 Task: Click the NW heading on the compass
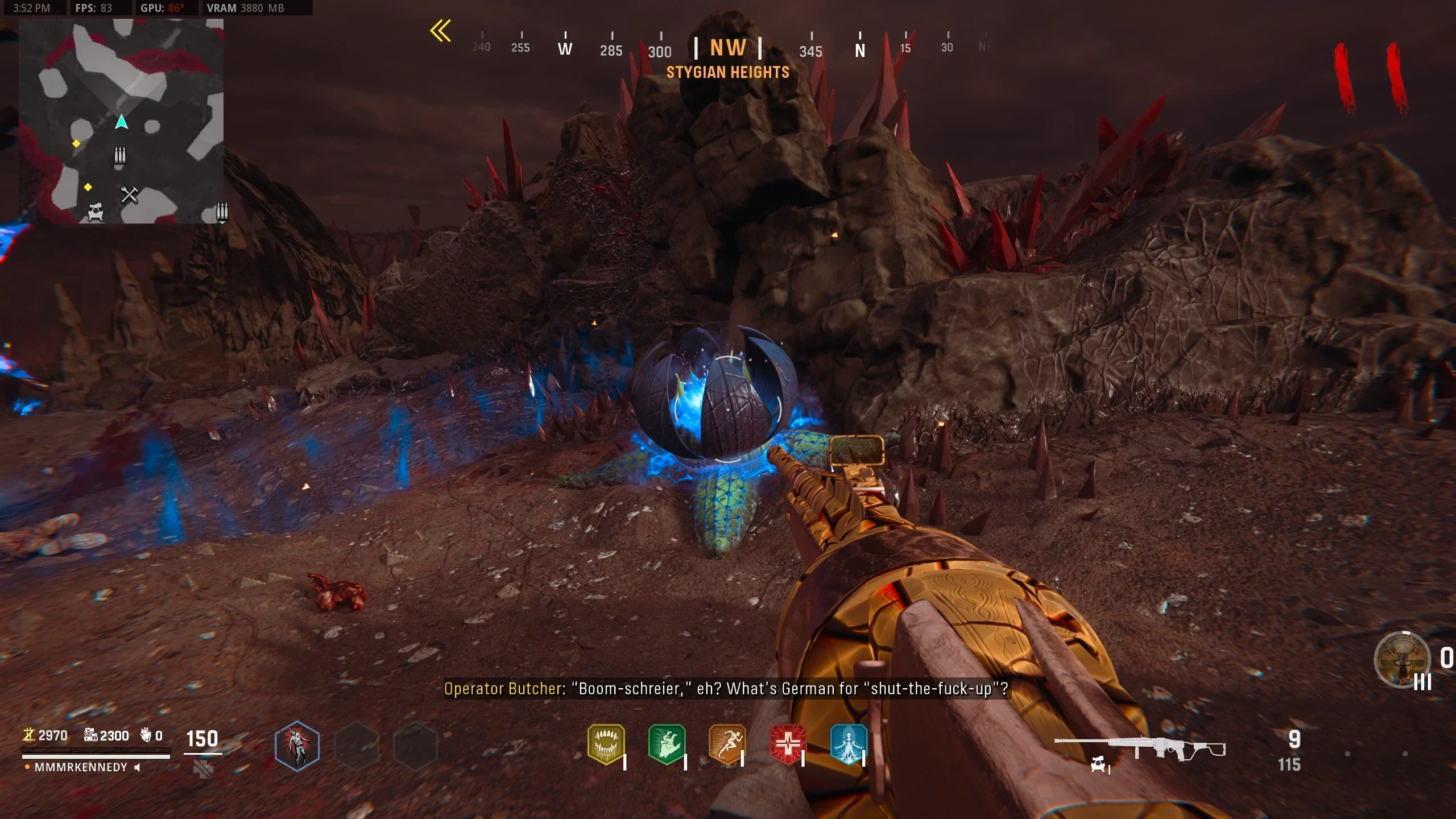[727, 48]
